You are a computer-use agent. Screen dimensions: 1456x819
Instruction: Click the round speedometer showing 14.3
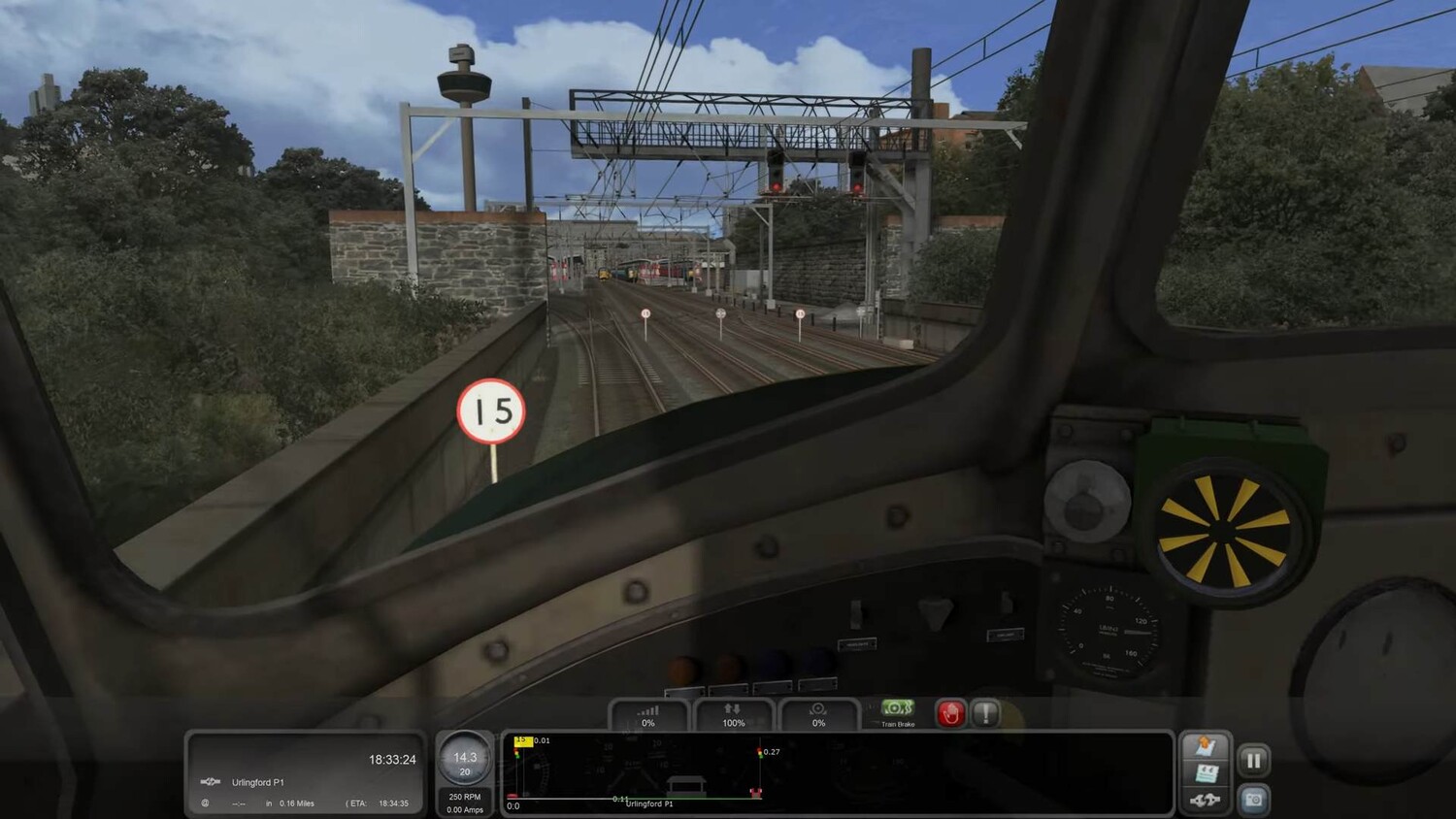pos(465,760)
